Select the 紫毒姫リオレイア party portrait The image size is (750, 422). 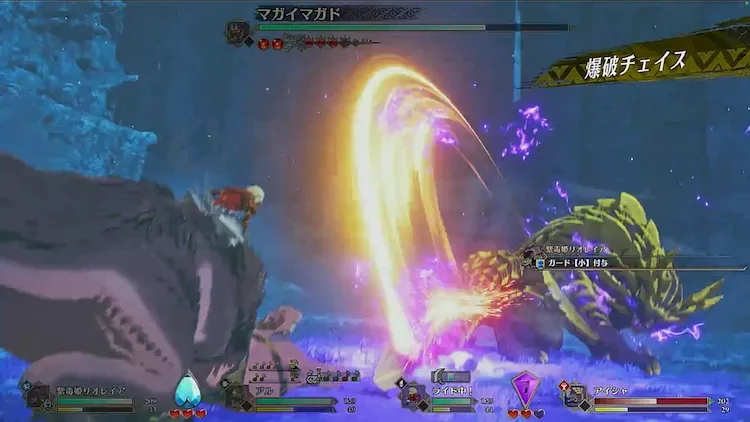click(x=41, y=397)
